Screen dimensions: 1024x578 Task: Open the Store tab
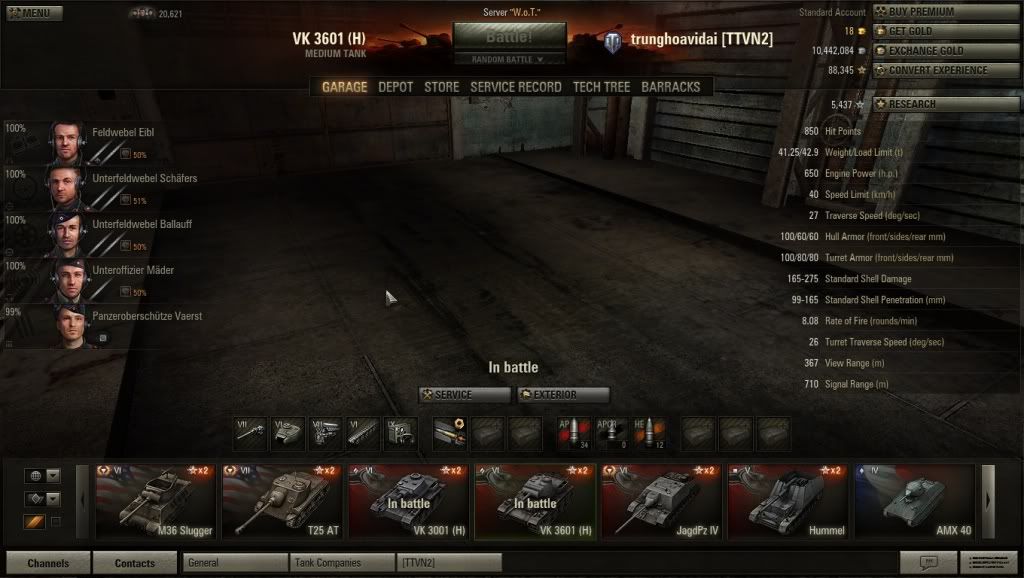tap(441, 87)
